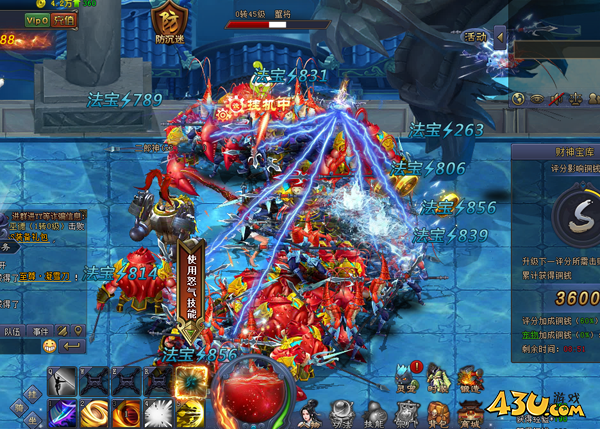This screenshot has height=429, width=600.
Task: Open the 技能 skills menu
Action: pos(370,412)
